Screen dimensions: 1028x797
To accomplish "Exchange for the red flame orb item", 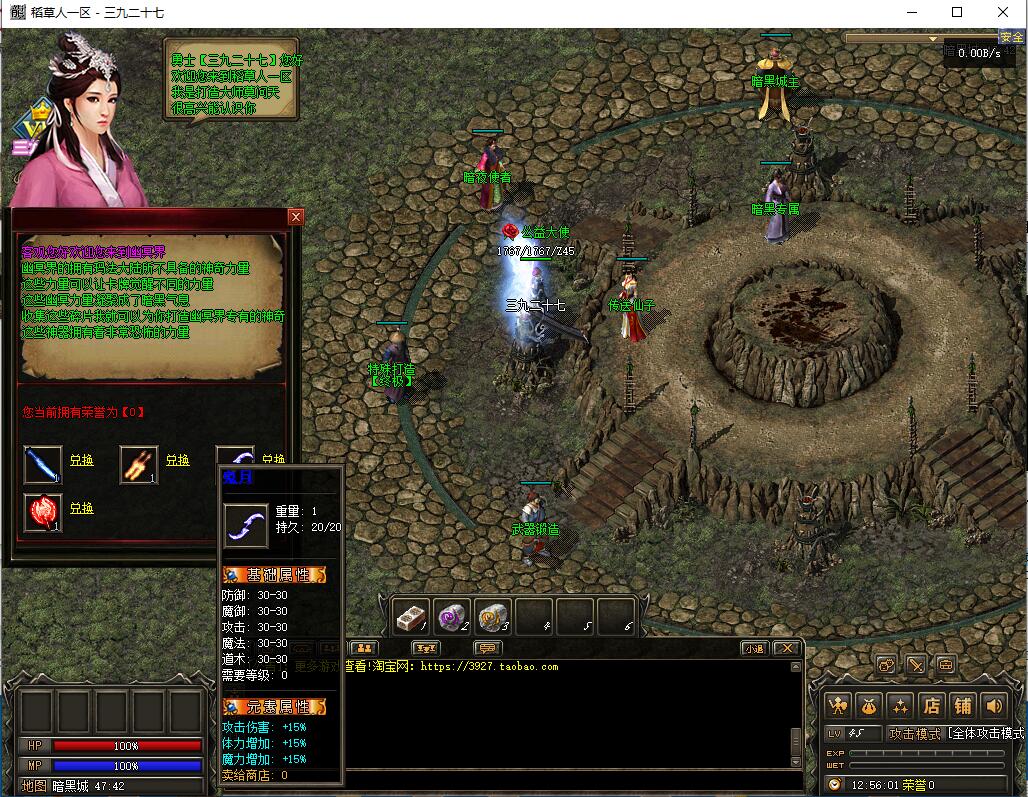I will tap(81, 508).
